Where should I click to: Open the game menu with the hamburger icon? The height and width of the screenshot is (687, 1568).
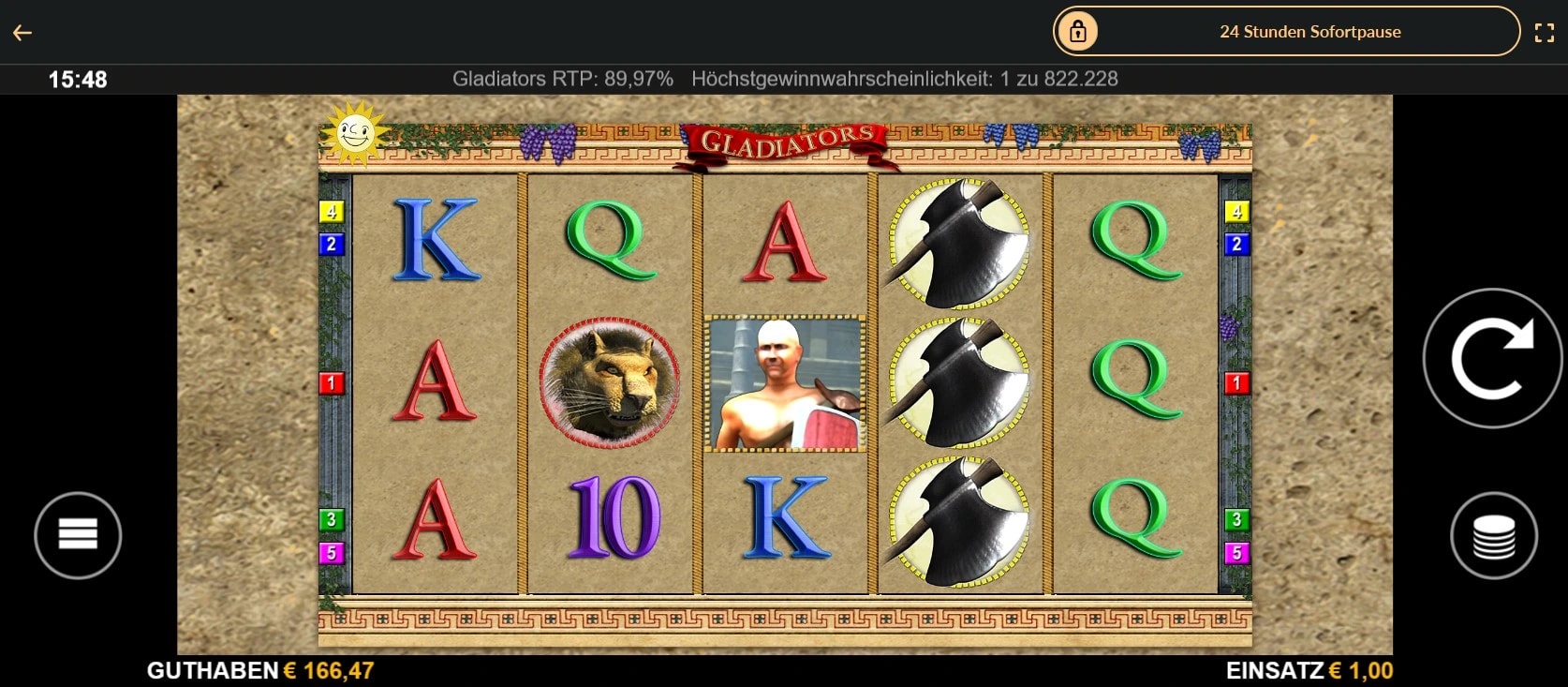[x=78, y=534]
